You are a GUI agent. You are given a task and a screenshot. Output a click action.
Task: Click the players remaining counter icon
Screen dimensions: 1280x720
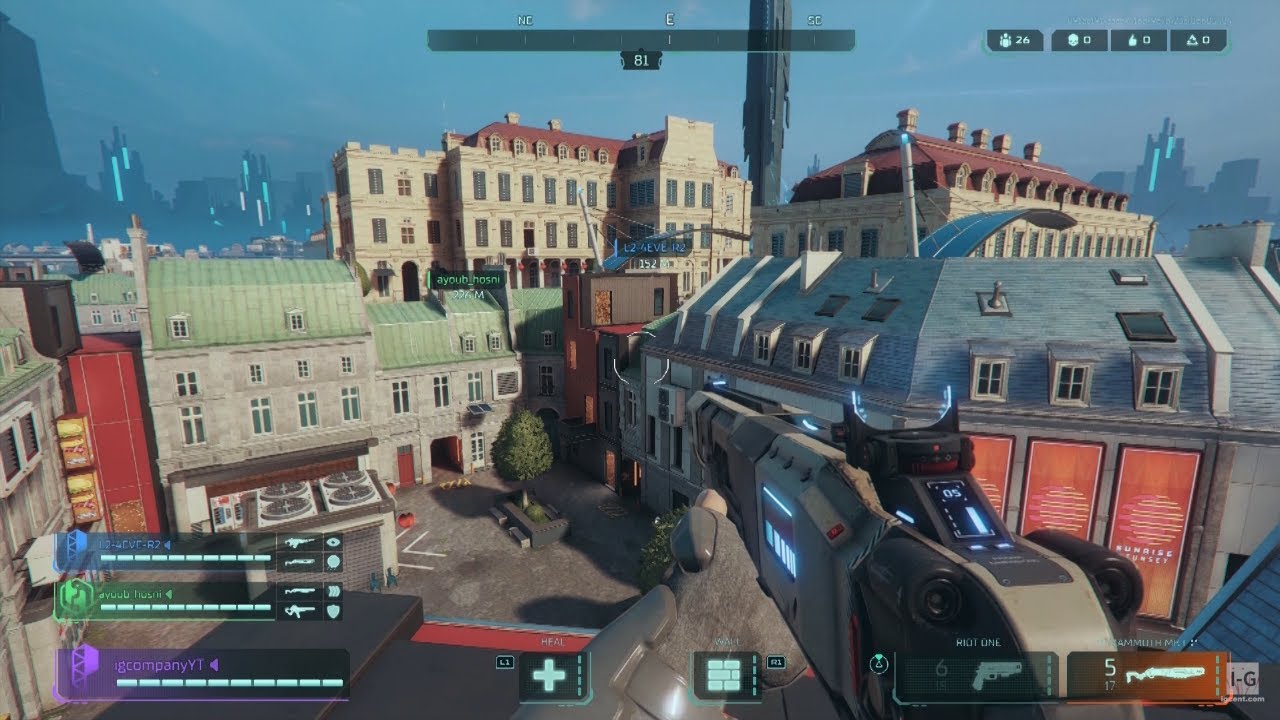tap(1002, 41)
